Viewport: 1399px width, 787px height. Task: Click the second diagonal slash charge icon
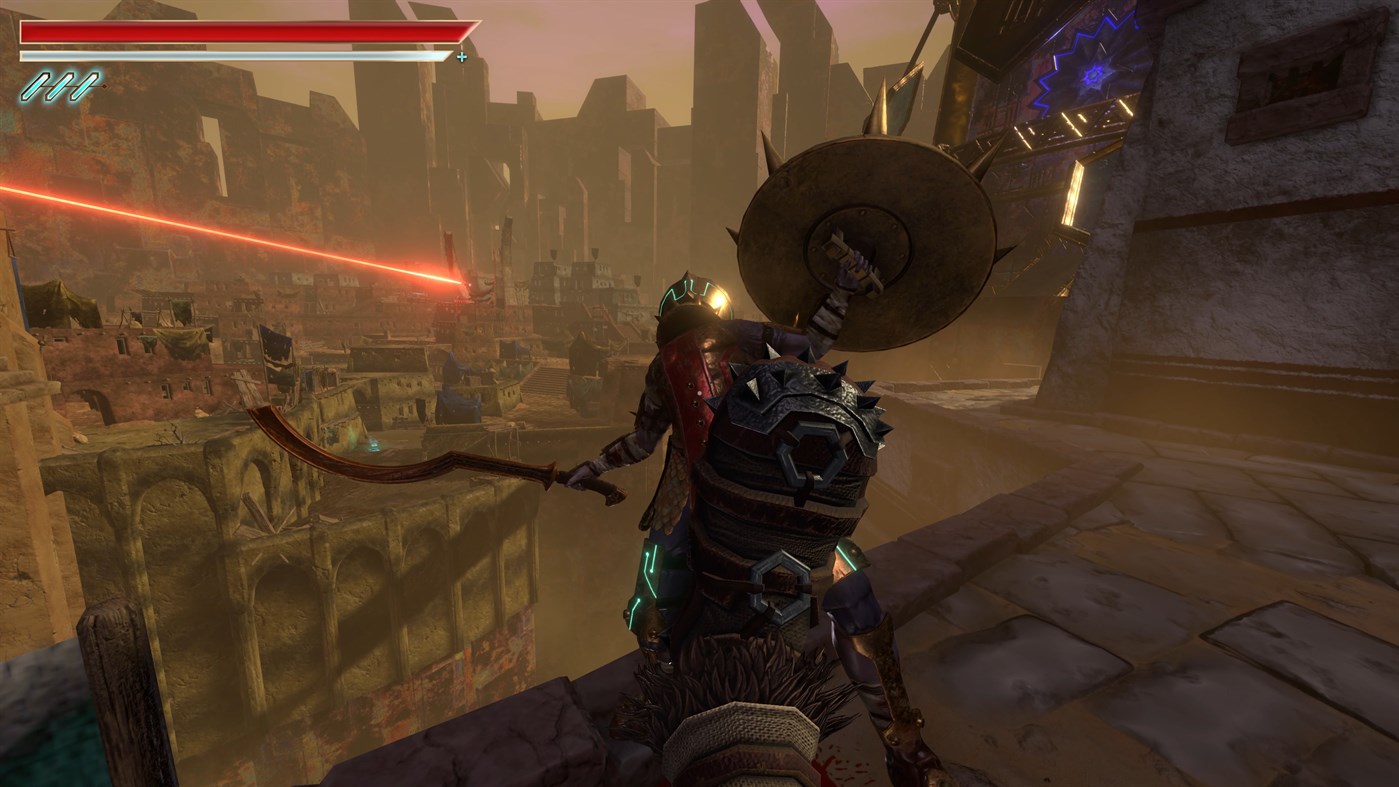(60, 86)
